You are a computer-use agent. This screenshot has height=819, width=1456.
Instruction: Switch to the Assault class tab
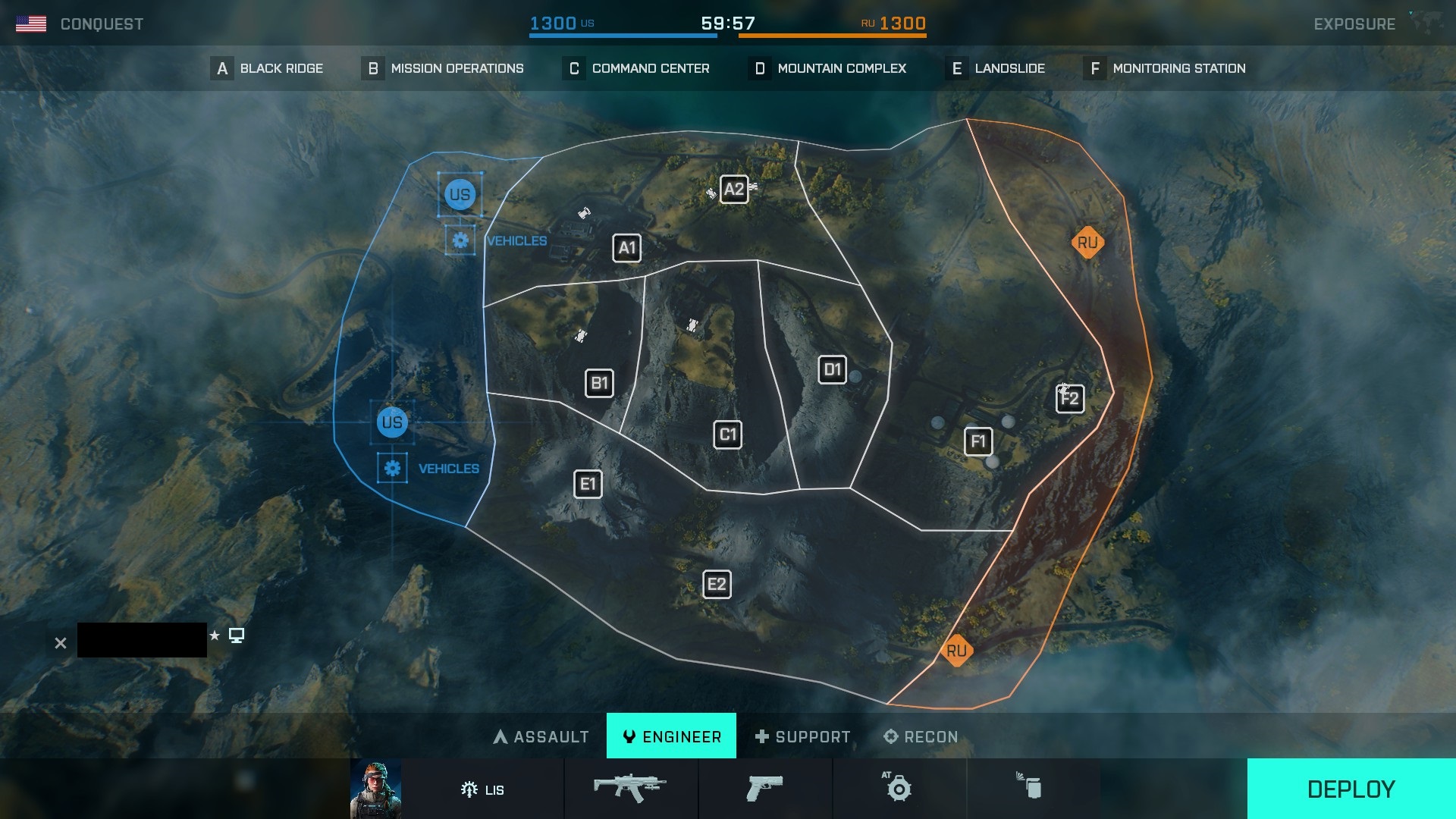[541, 736]
